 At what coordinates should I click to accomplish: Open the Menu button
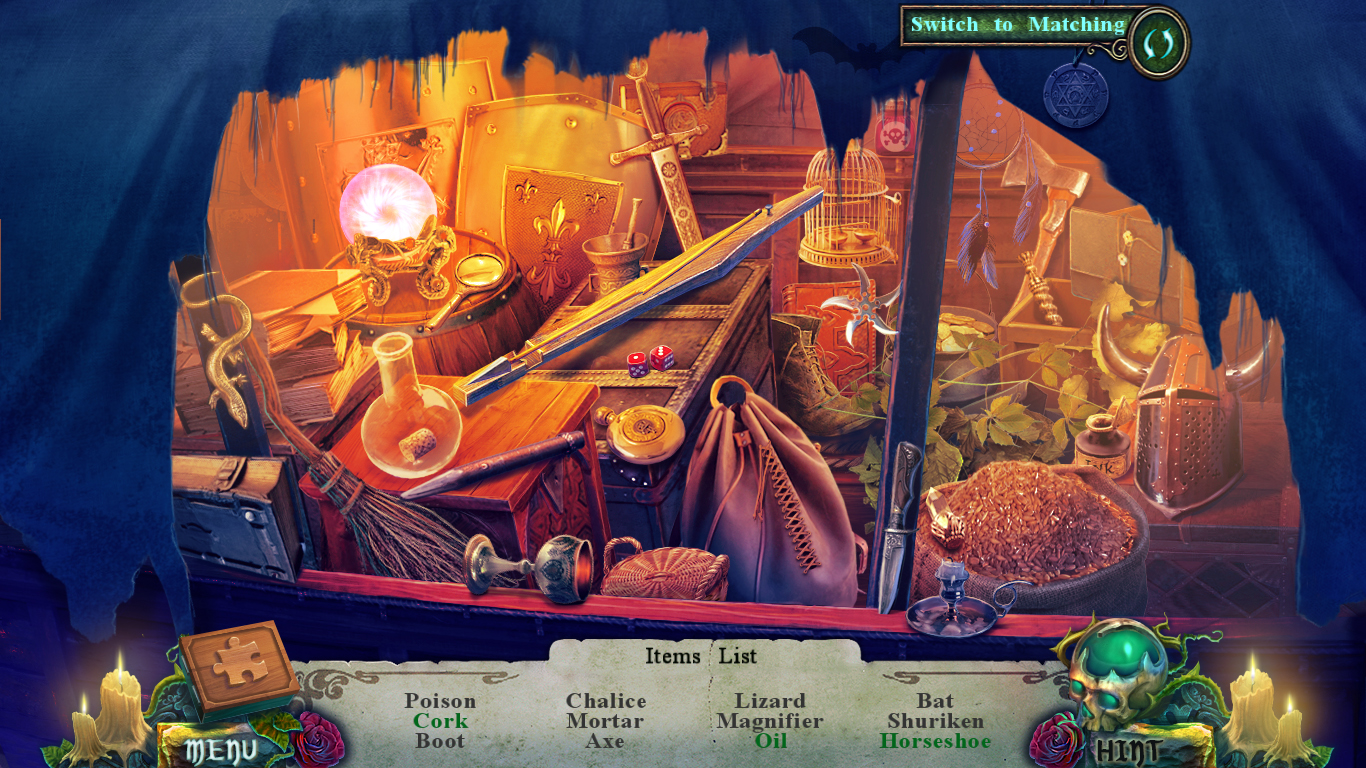pyautogui.click(x=220, y=748)
